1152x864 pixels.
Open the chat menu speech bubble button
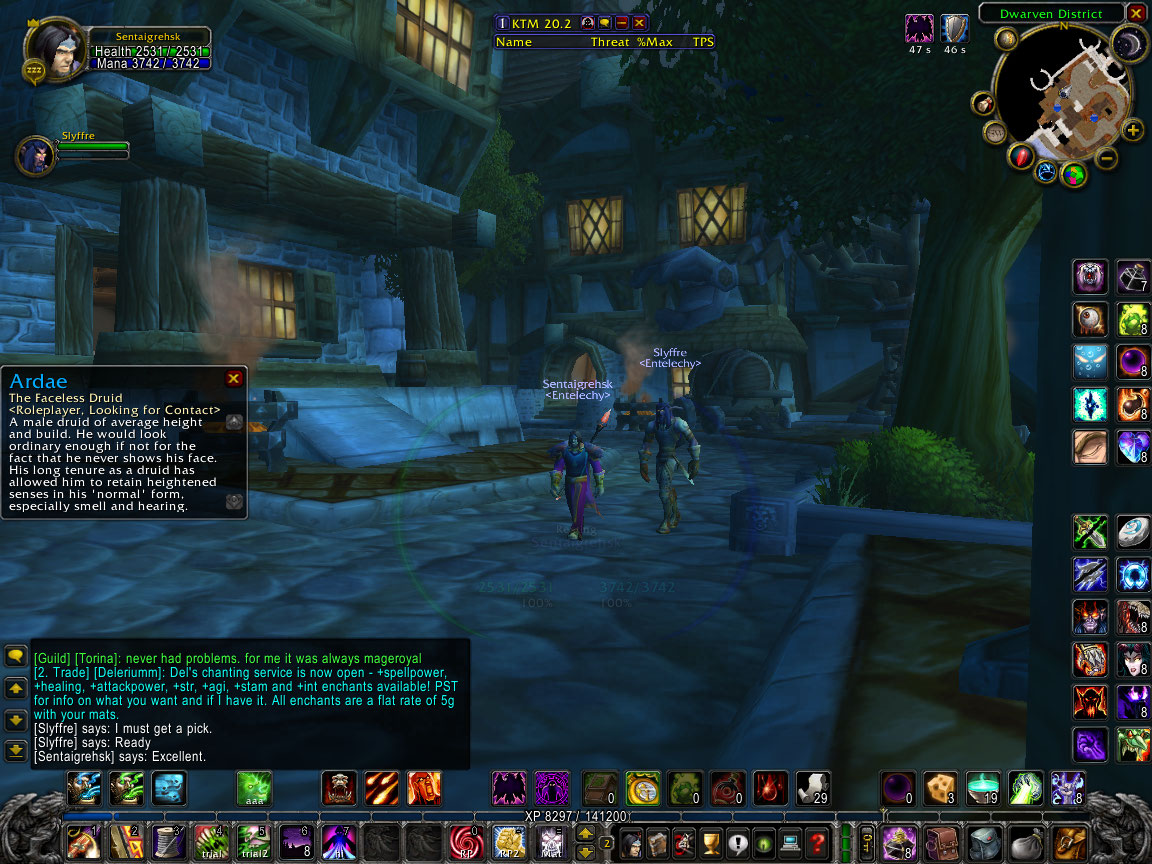[x=15, y=656]
